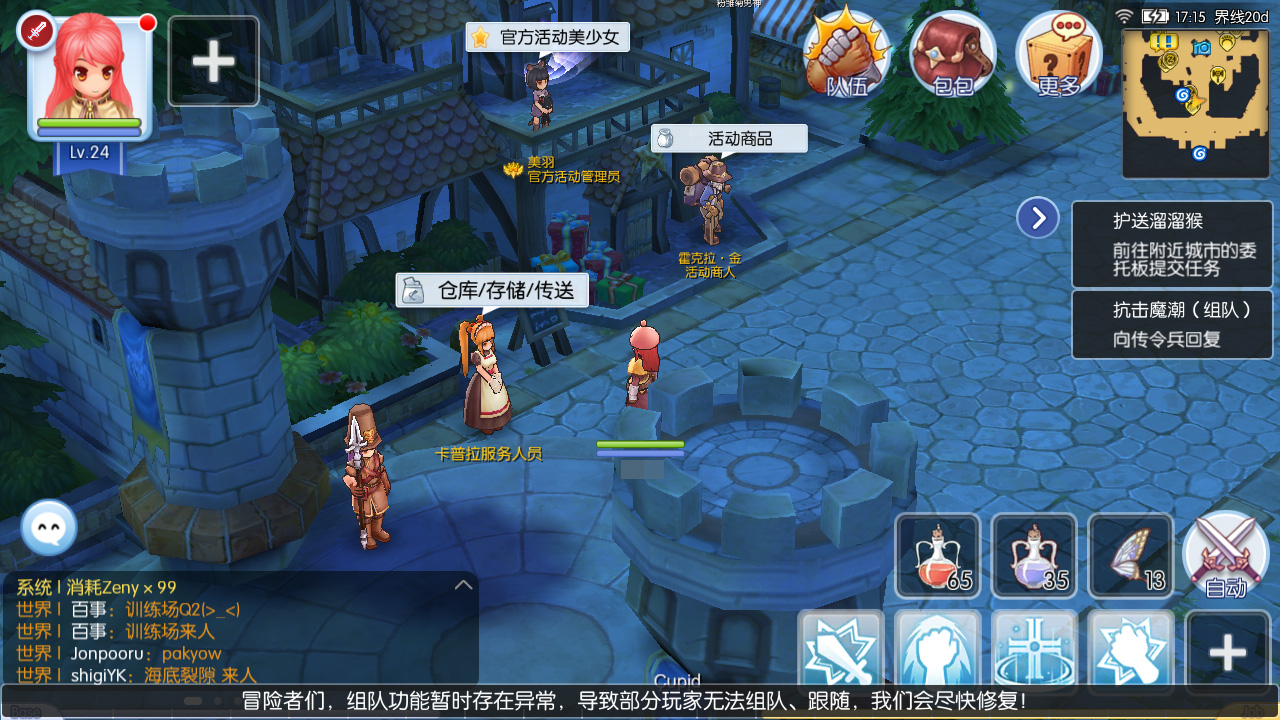The width and height of the screenshot is (1280, 720).
Task: Use the red potion quick slot
Action: tap(937, 555)
